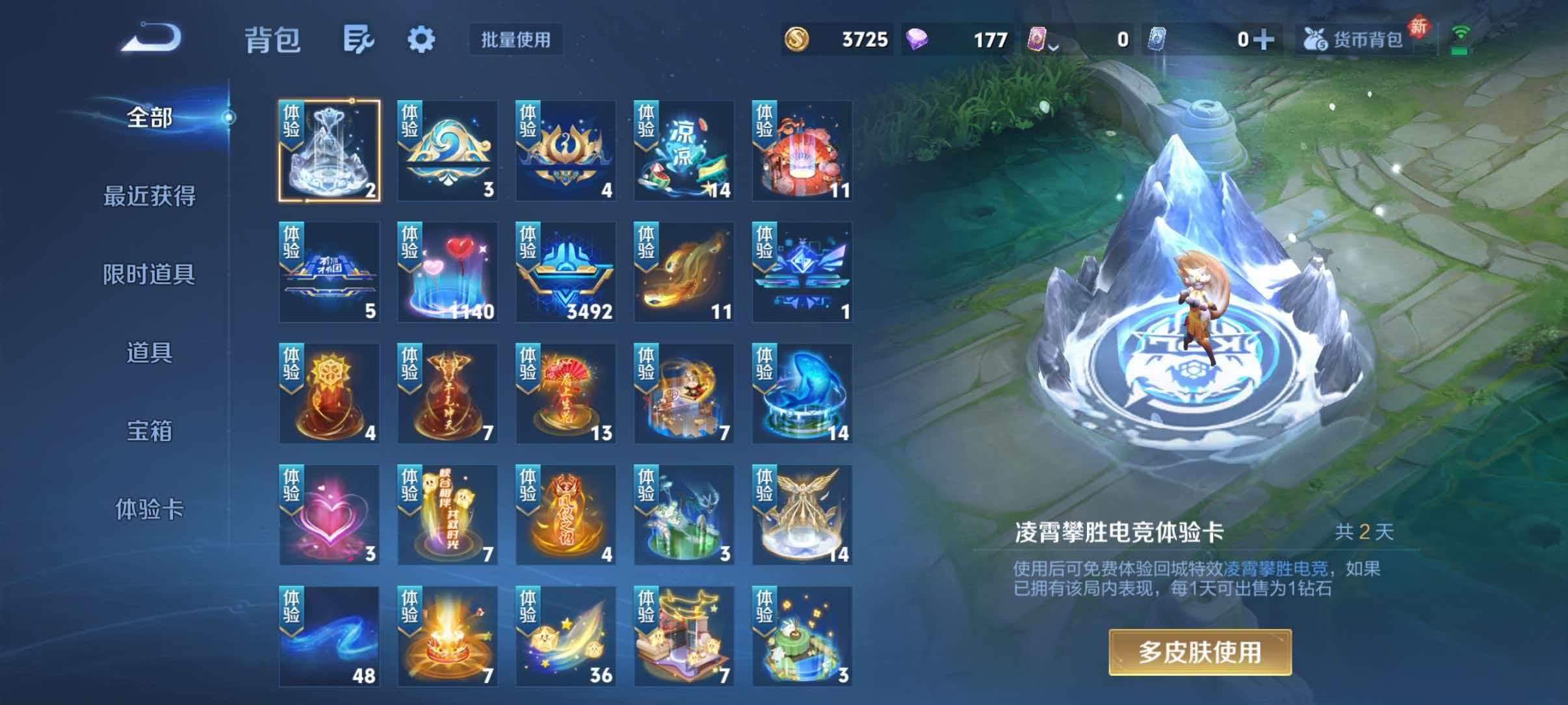1568x705 pixels.
Task: Click the gold coin balance icon showing 3725
Action: click(798, 40)
